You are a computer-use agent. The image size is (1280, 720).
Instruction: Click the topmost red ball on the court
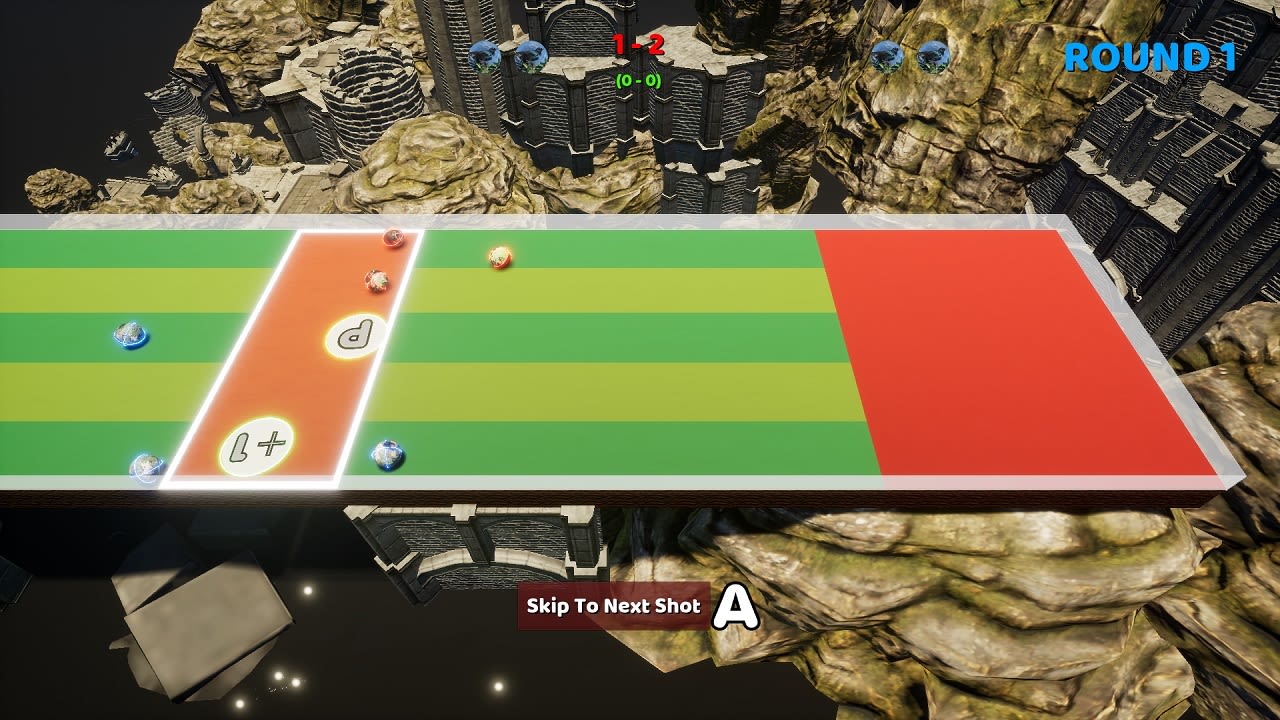pyautogui.click(x=392, y=237)
